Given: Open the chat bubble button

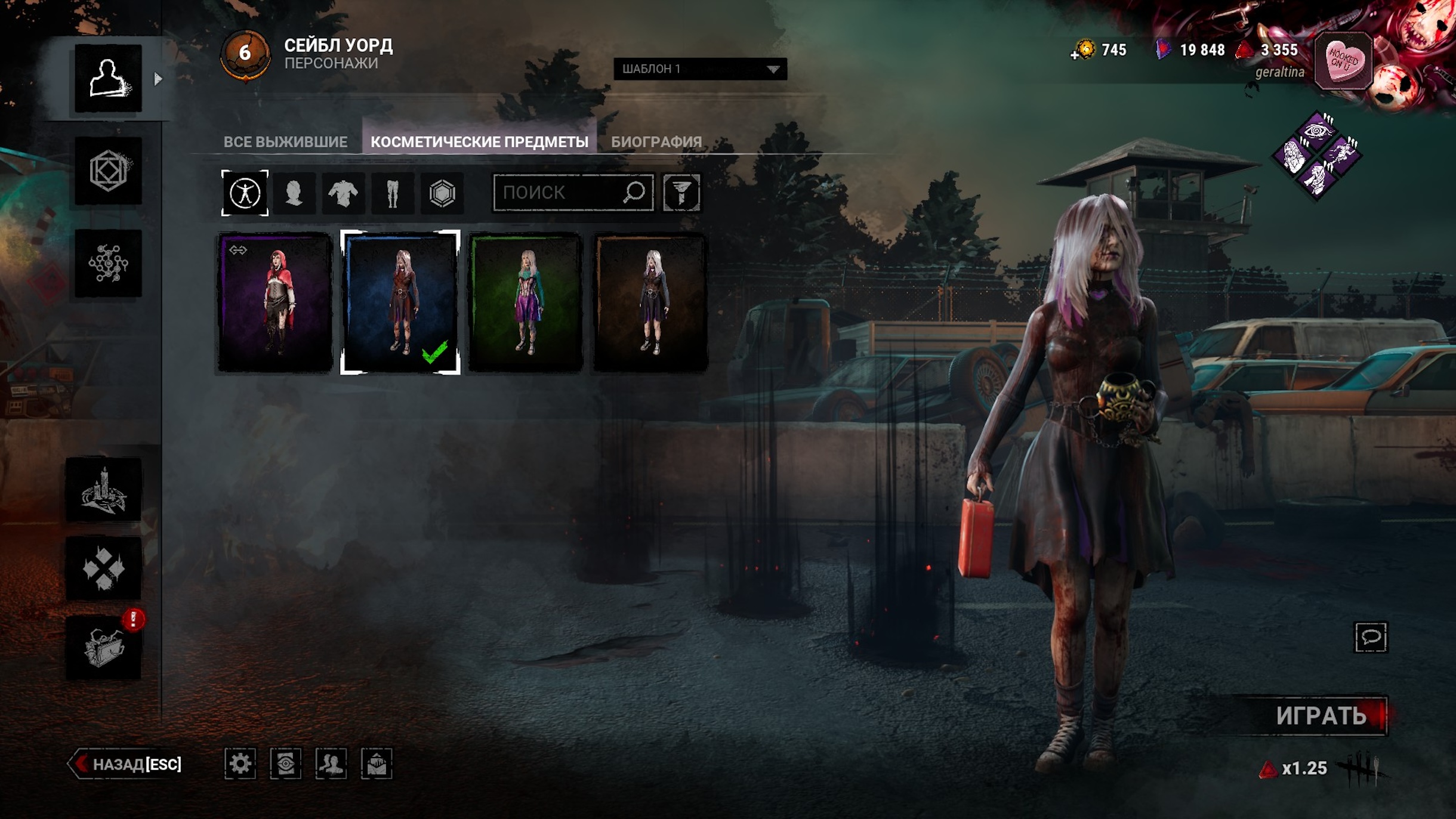Looking at the screenshot, I should click(1371, 637).
